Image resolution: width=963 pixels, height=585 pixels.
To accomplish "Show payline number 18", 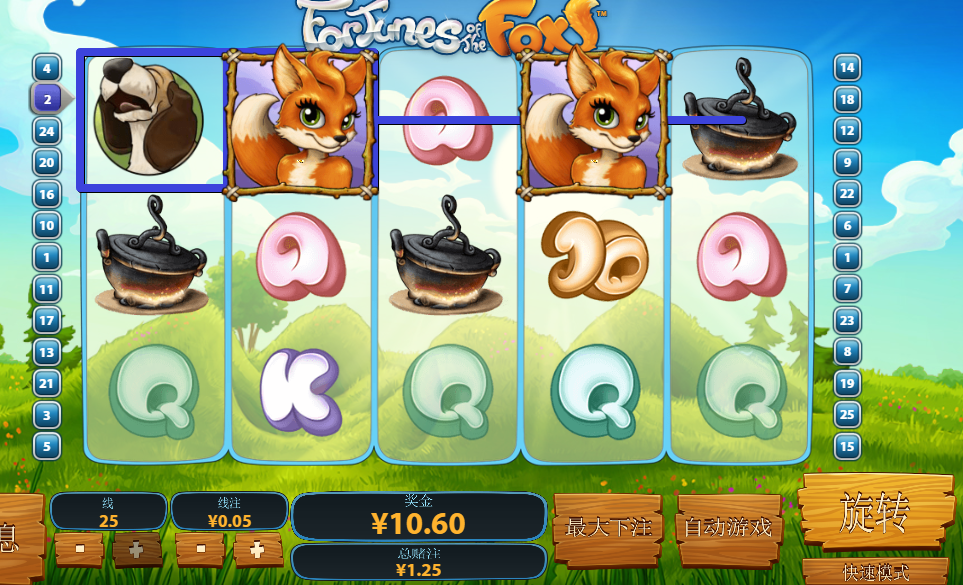I will click(x=847, y=99).
